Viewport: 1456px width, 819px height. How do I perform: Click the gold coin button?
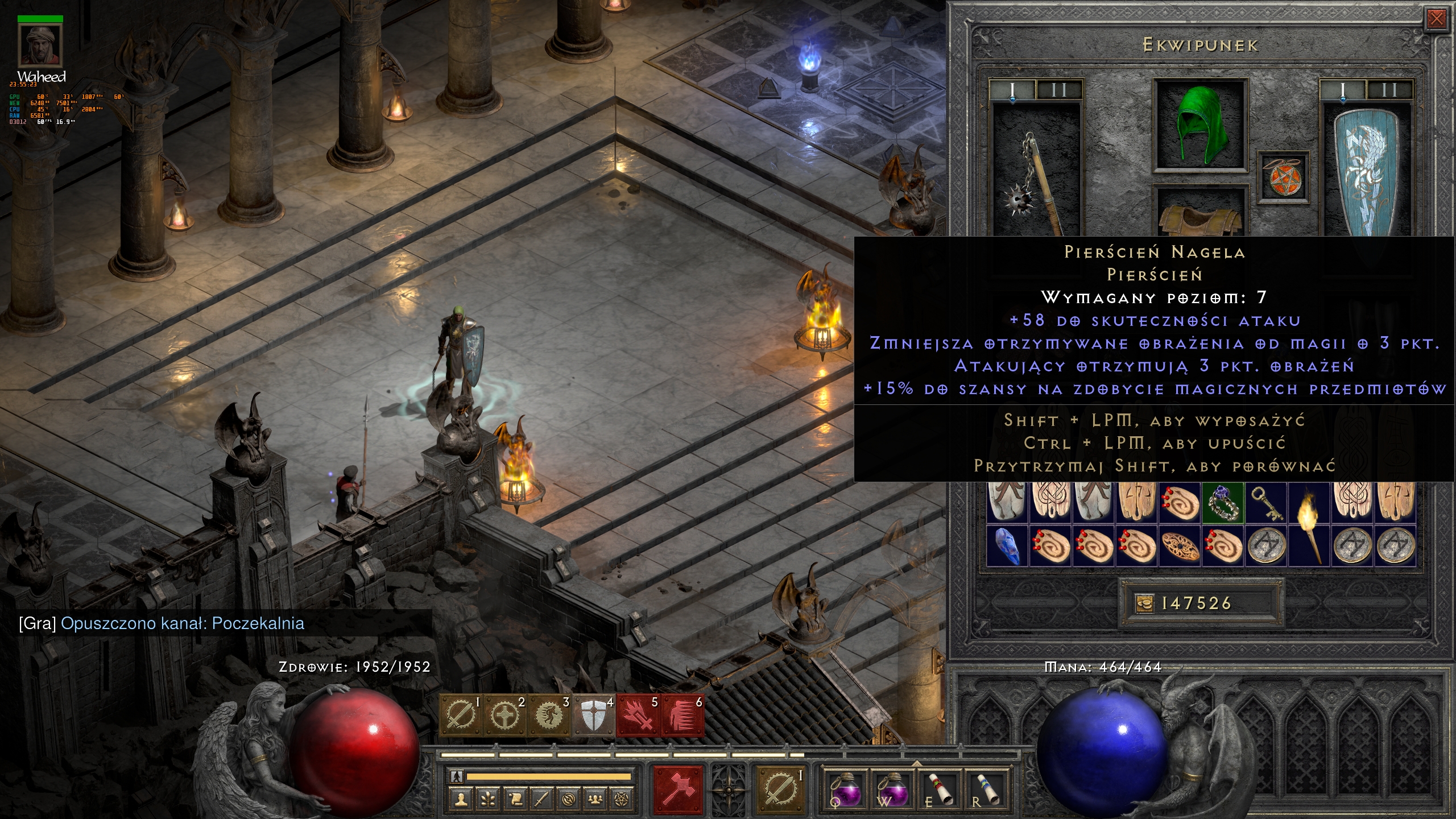point(1144,603)
